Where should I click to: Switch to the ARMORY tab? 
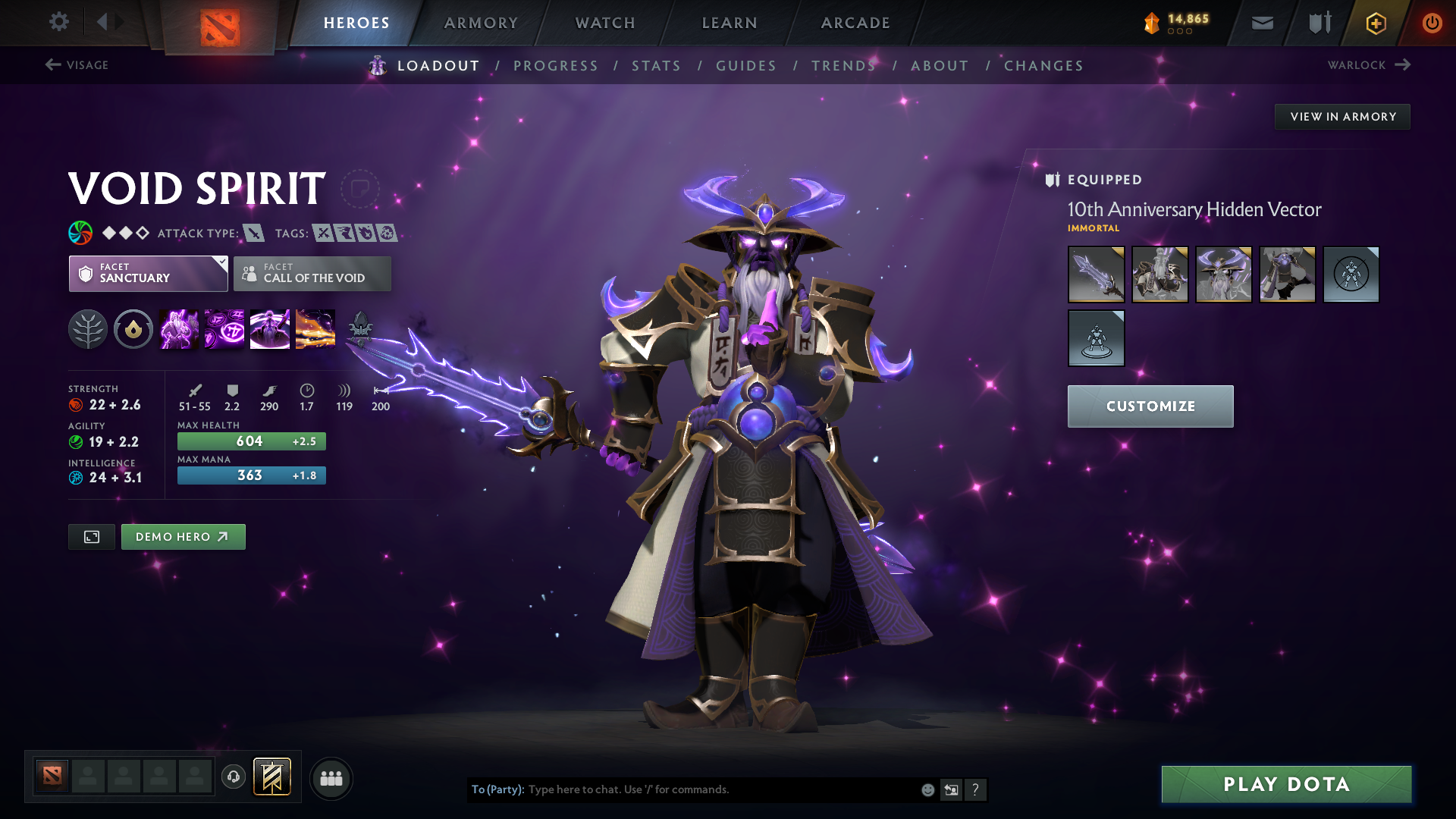(480, 23)
